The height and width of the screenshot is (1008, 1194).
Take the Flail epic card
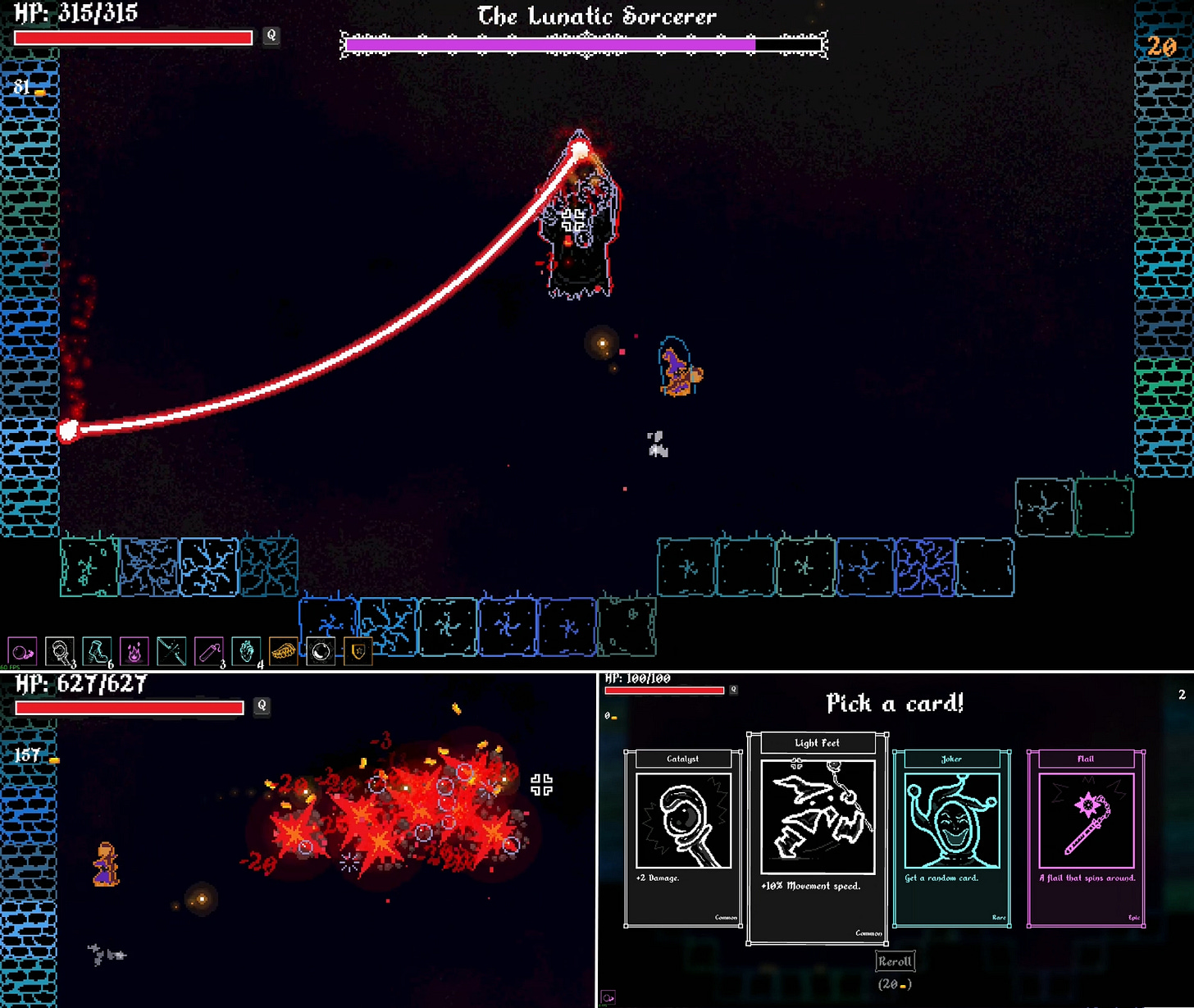pos(1086,837)
